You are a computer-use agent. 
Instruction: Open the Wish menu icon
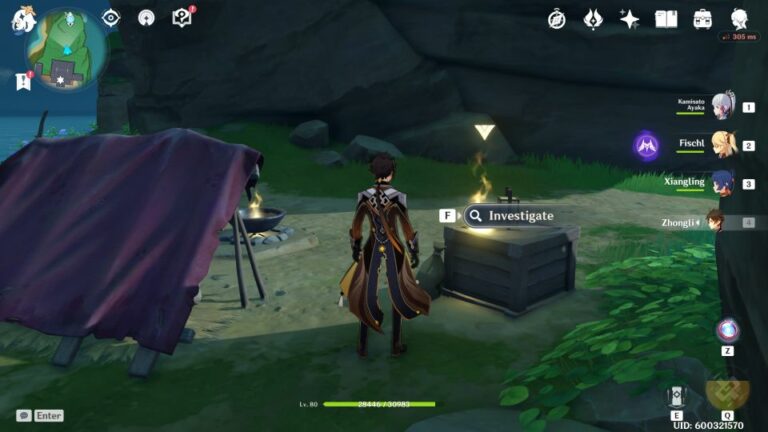593,19
